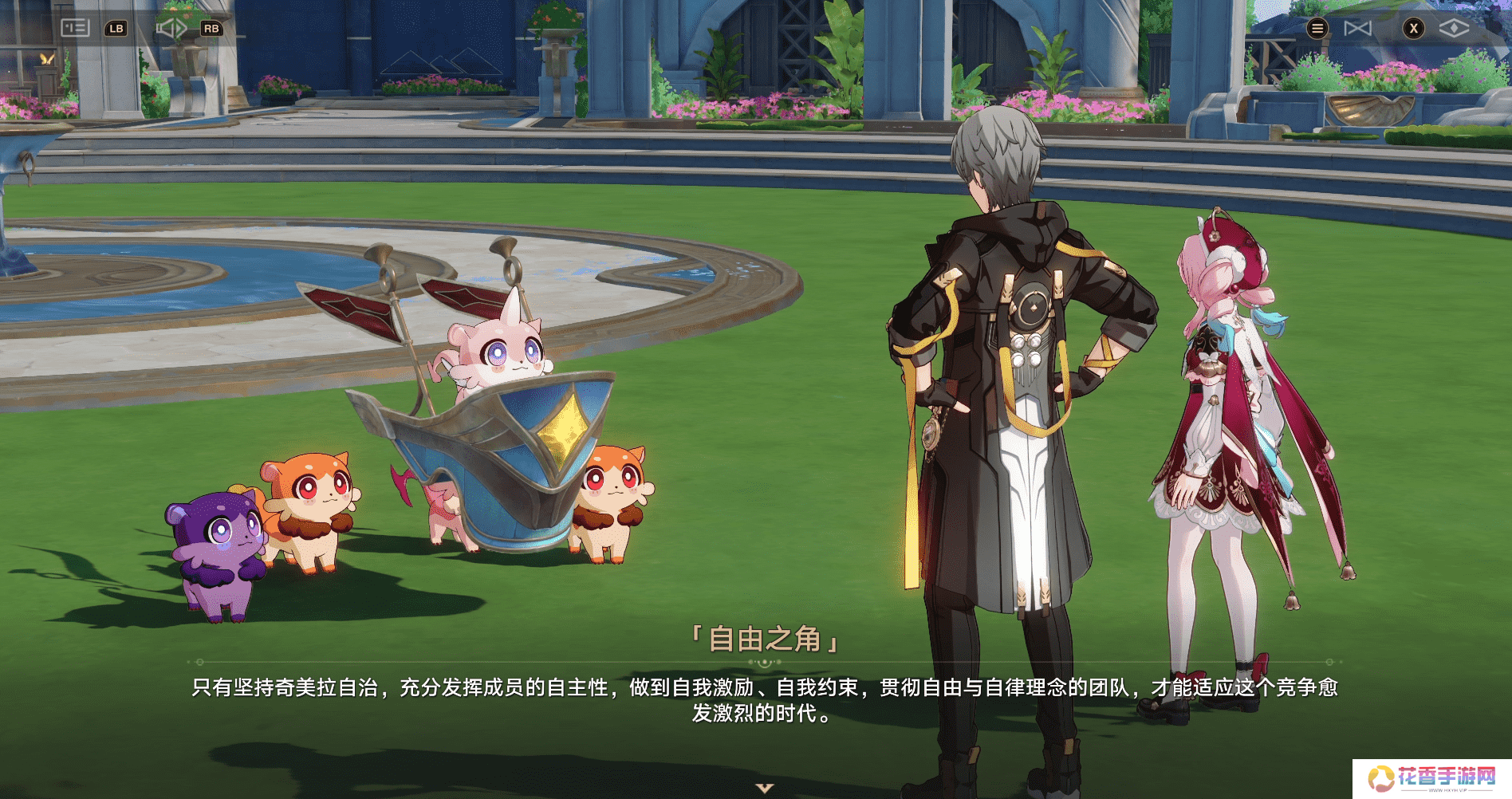
Task: Click the 花香手游网 watermark logo
Action: 1431,777
